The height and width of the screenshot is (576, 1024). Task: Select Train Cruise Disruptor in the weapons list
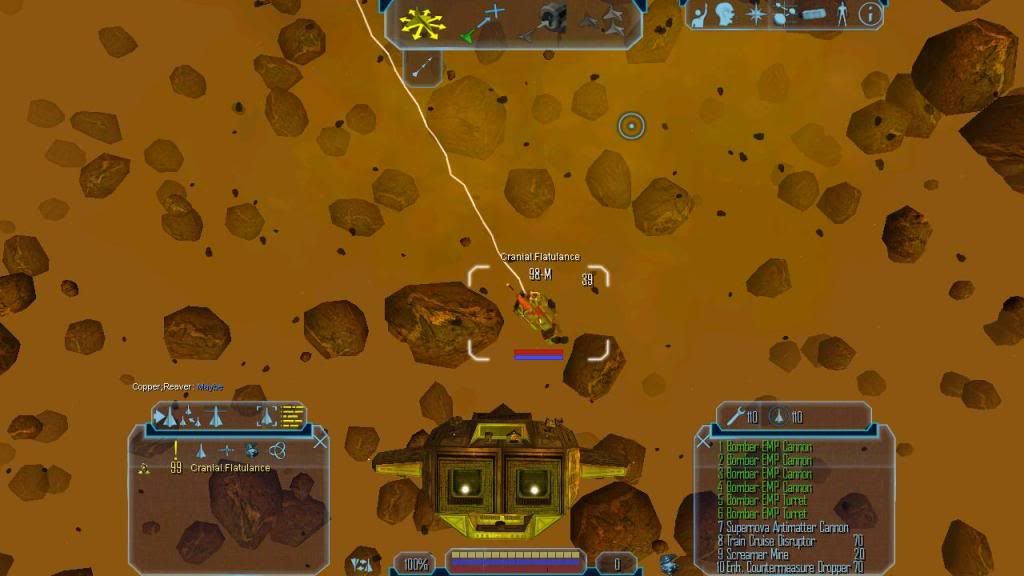pyautogui.click(x=772, y=541)
